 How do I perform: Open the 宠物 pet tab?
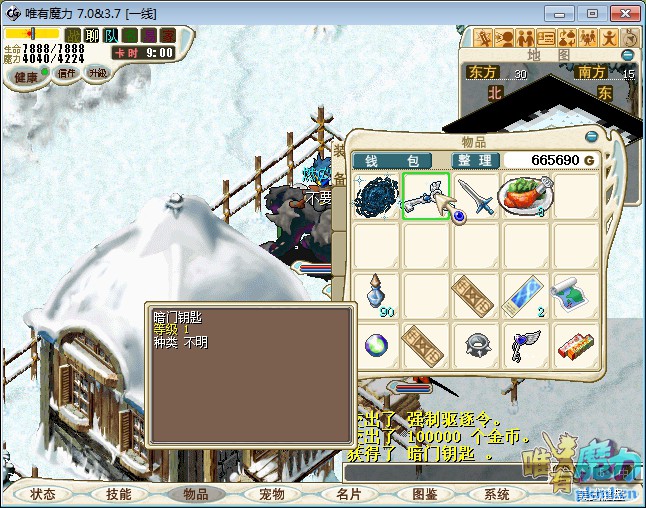tap(272, 494)
